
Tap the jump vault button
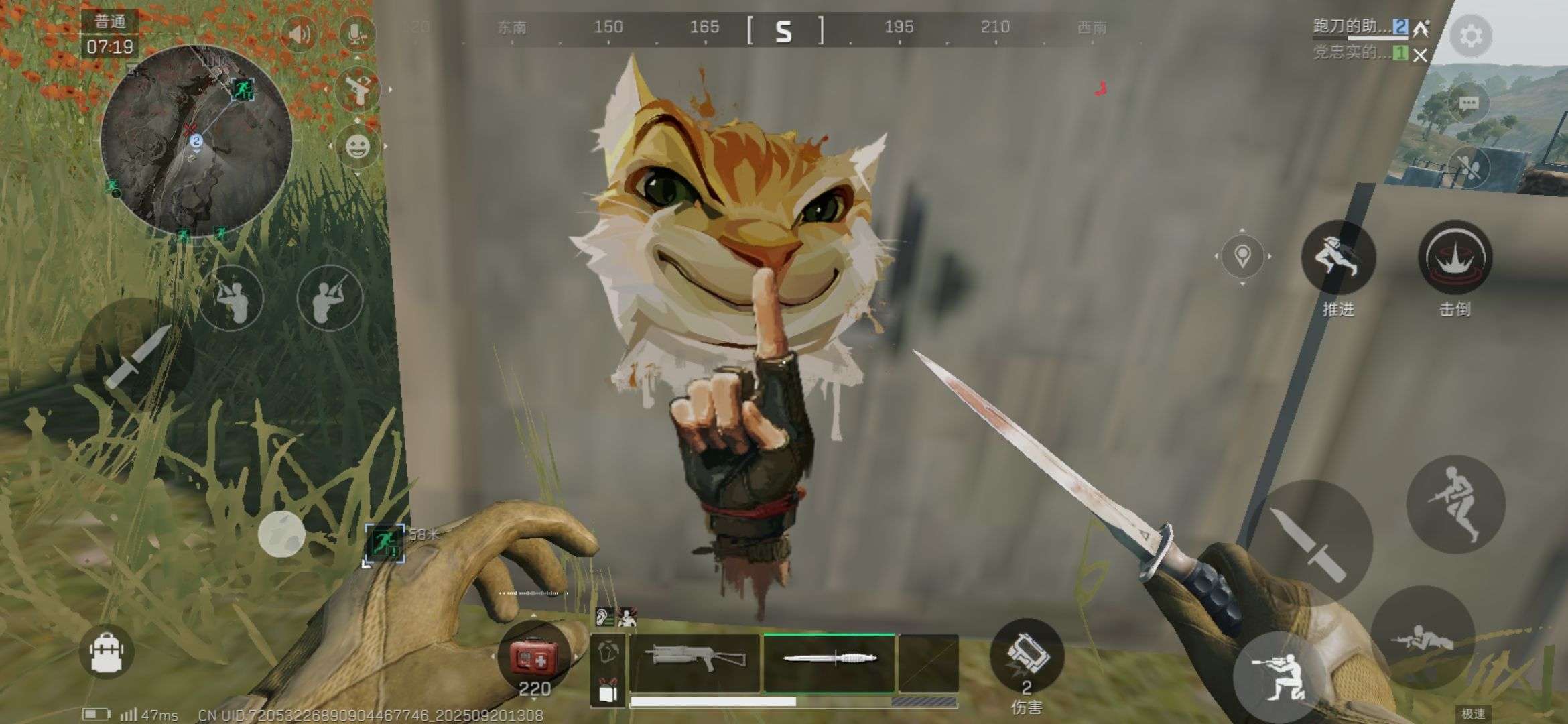(1455, 504)
